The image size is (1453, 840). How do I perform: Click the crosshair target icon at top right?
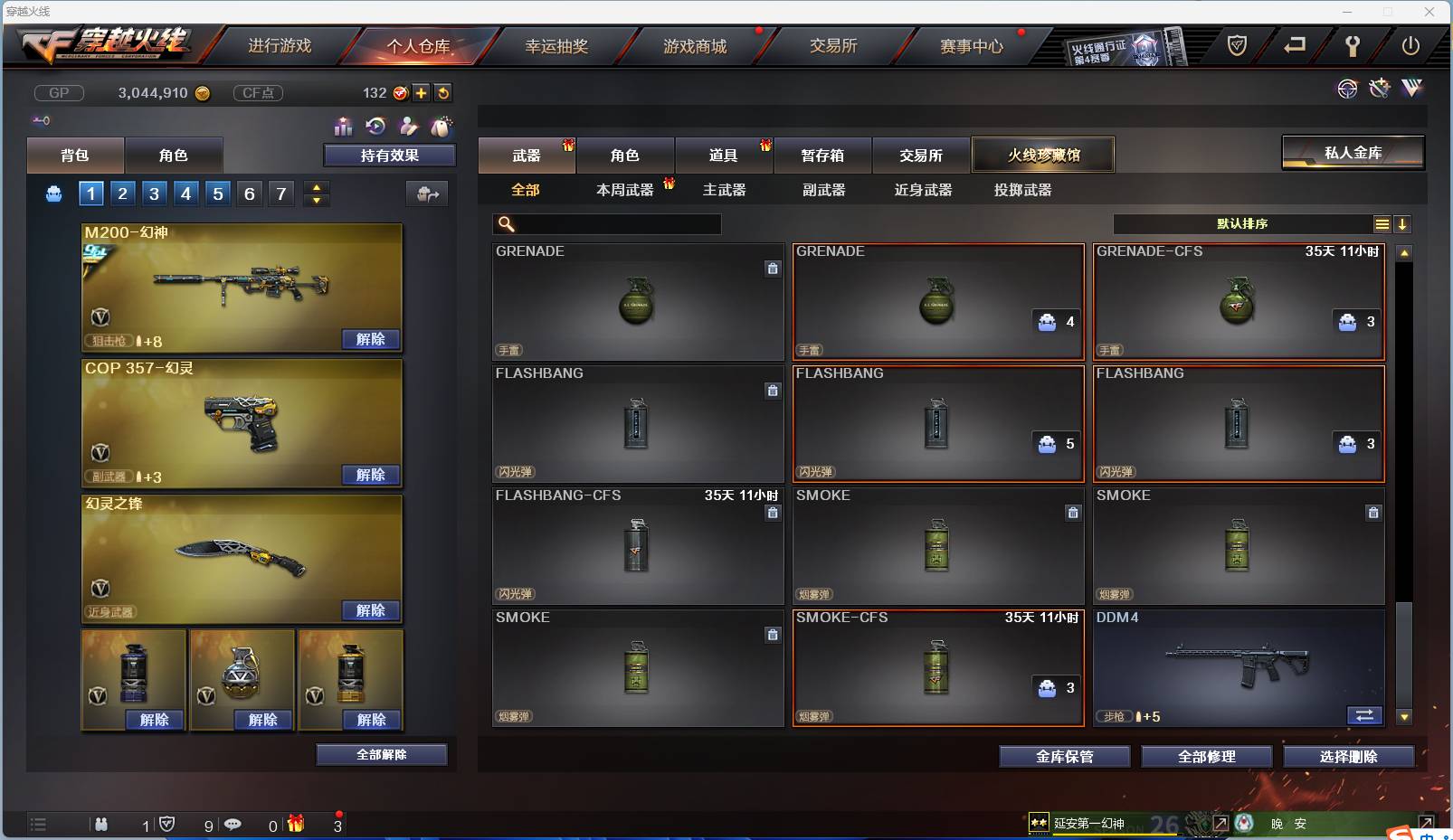(1348, 88)
